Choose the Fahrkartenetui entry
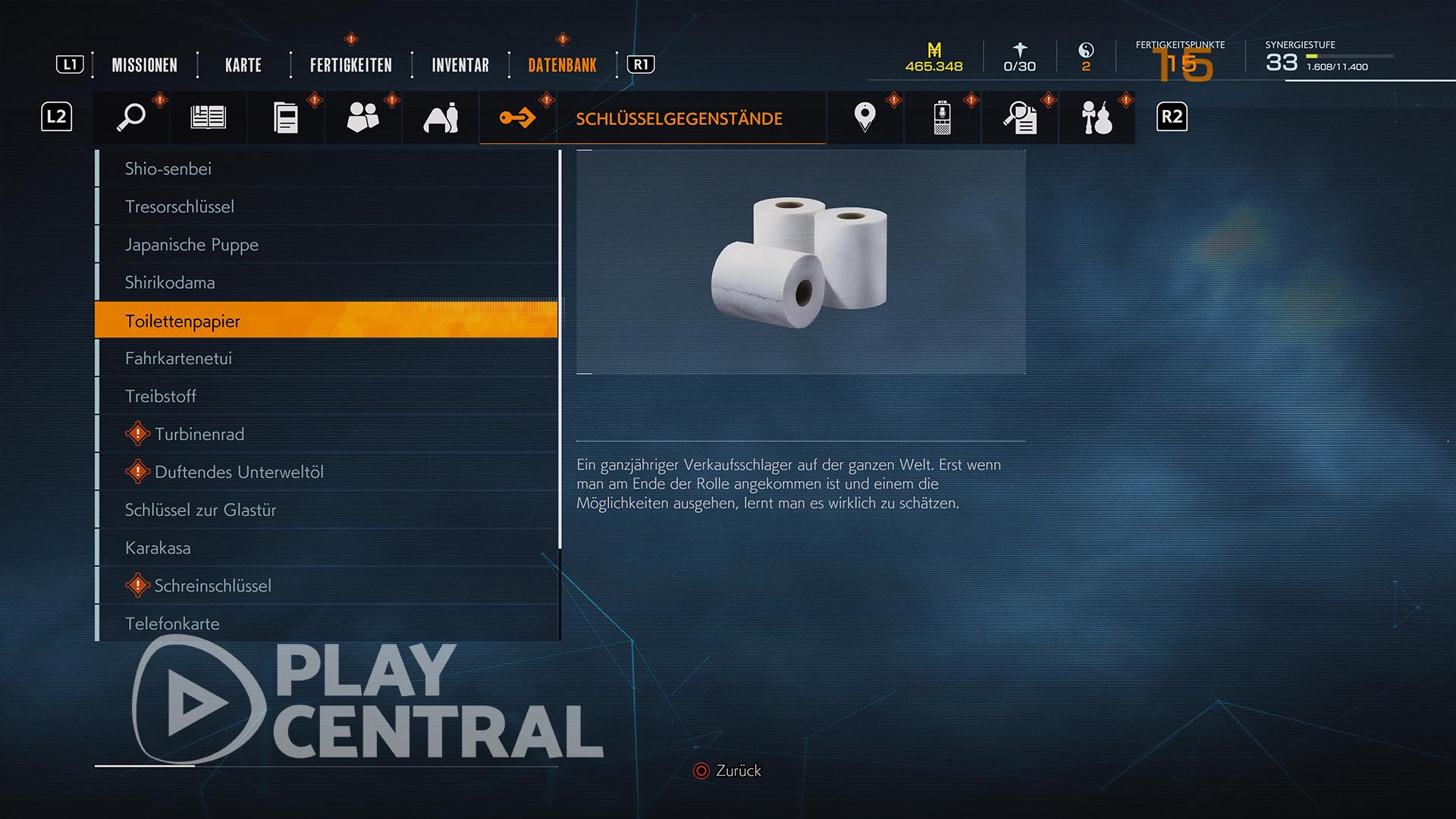The height and width of the screenshot is (819, 1456). pyautogui.click(x=178, y=358)
